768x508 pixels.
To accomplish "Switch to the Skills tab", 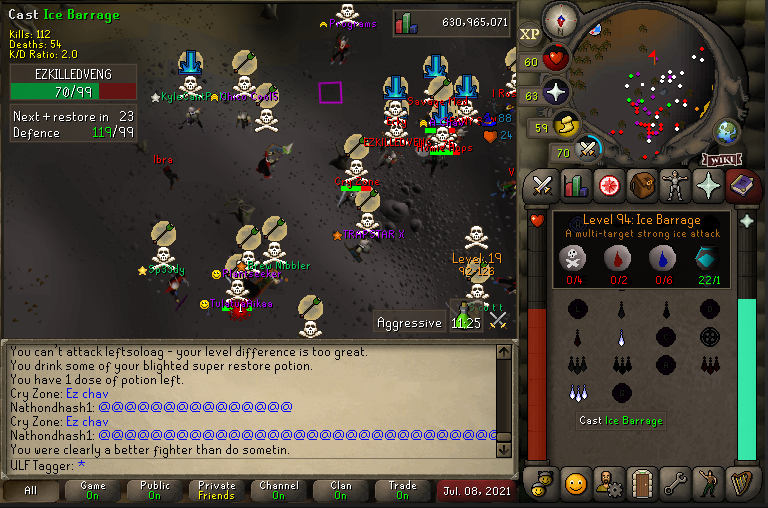I will coord(576,184).
